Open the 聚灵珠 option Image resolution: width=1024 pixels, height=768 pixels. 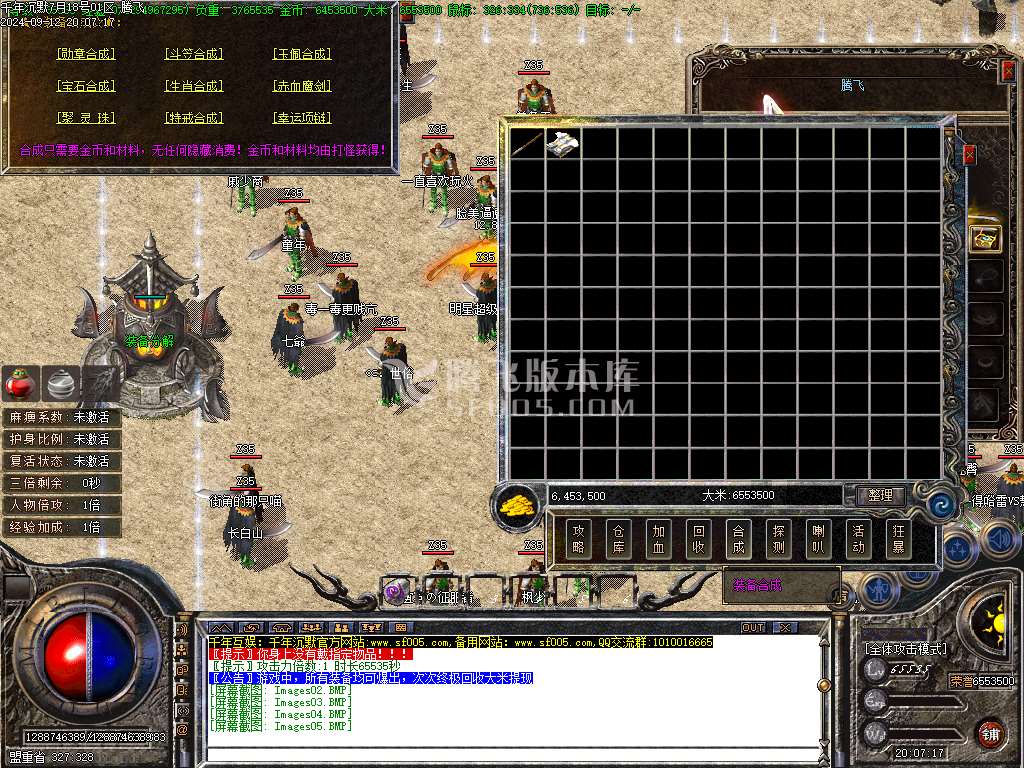click(86, 118)
